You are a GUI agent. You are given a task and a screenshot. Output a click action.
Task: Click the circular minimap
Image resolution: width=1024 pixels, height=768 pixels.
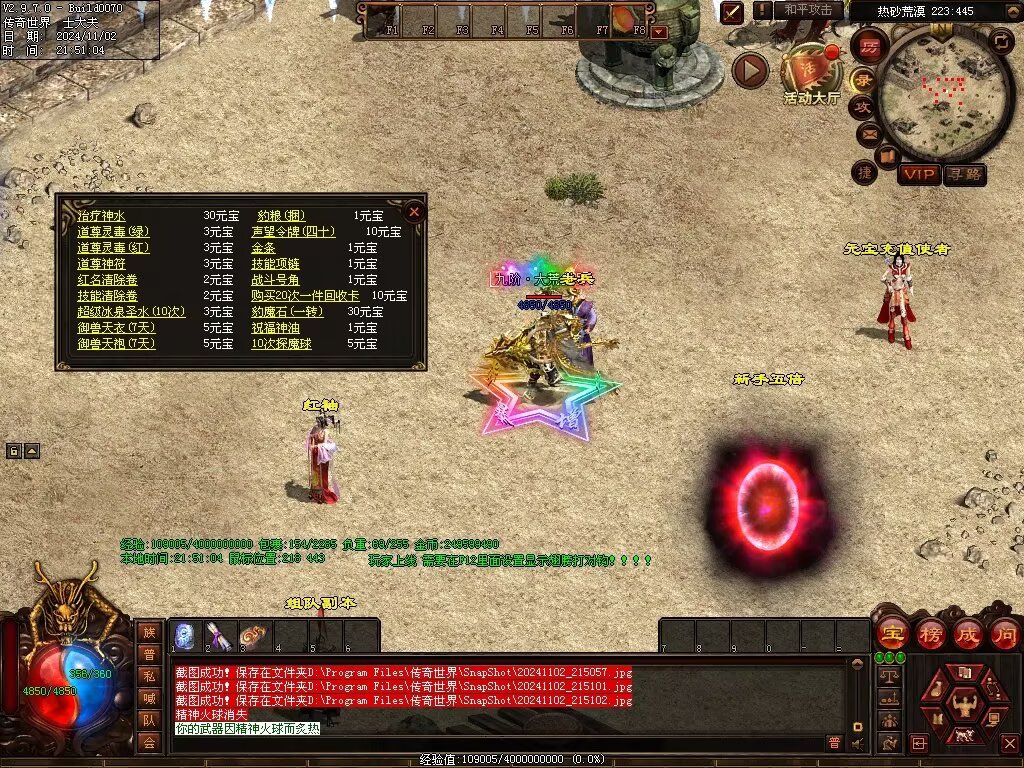click(932, 90)
